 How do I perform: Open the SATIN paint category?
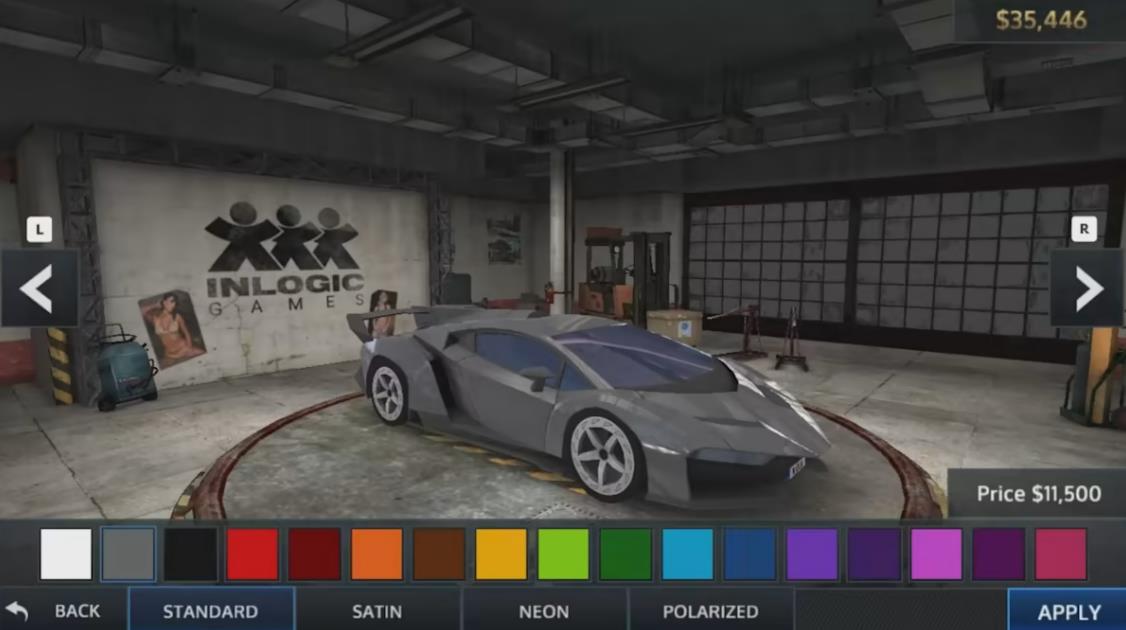coord(377,610)
